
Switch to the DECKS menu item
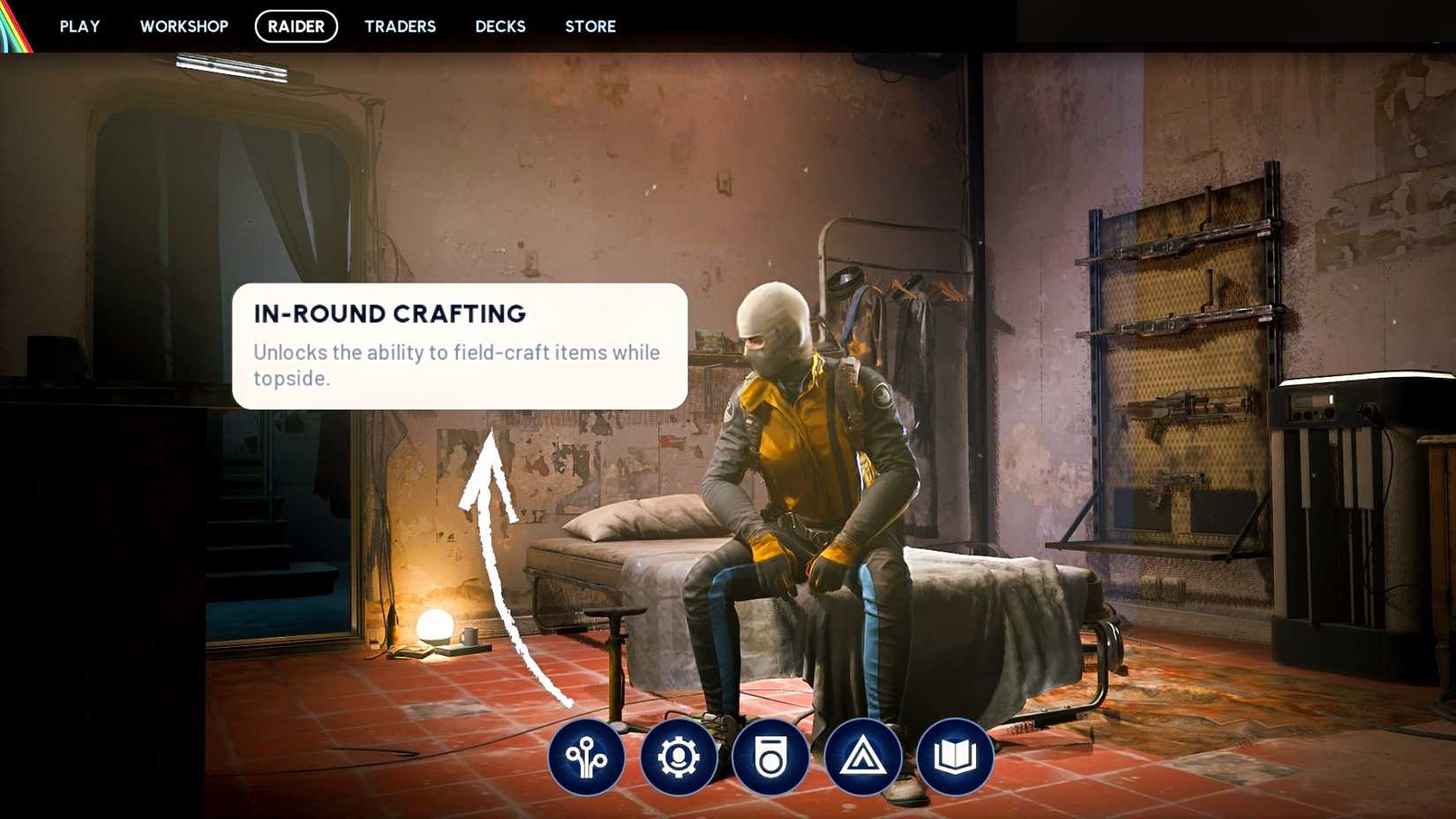tap(499, 26)
